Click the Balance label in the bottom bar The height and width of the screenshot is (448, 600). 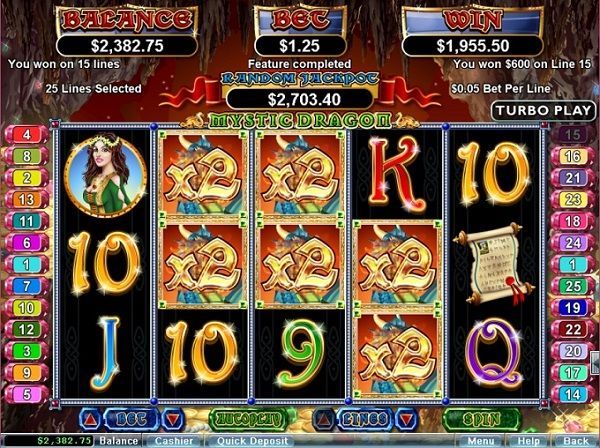tap(118, 440)
